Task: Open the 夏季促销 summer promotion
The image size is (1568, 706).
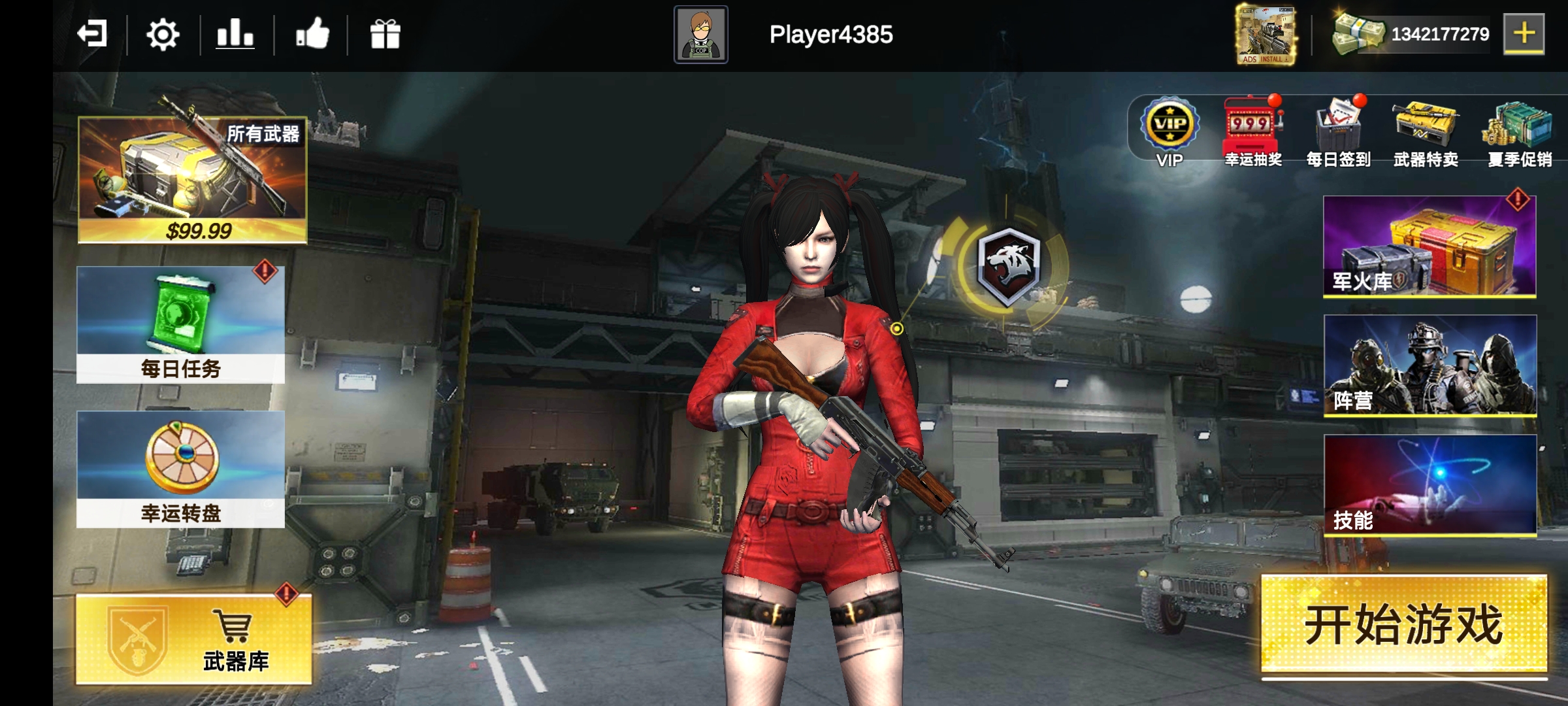Action: click(1519, 132)
